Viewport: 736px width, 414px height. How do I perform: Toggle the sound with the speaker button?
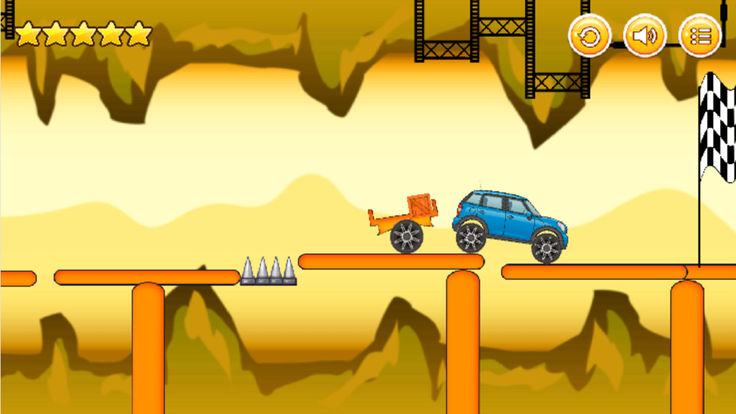[x=645, y=37]
